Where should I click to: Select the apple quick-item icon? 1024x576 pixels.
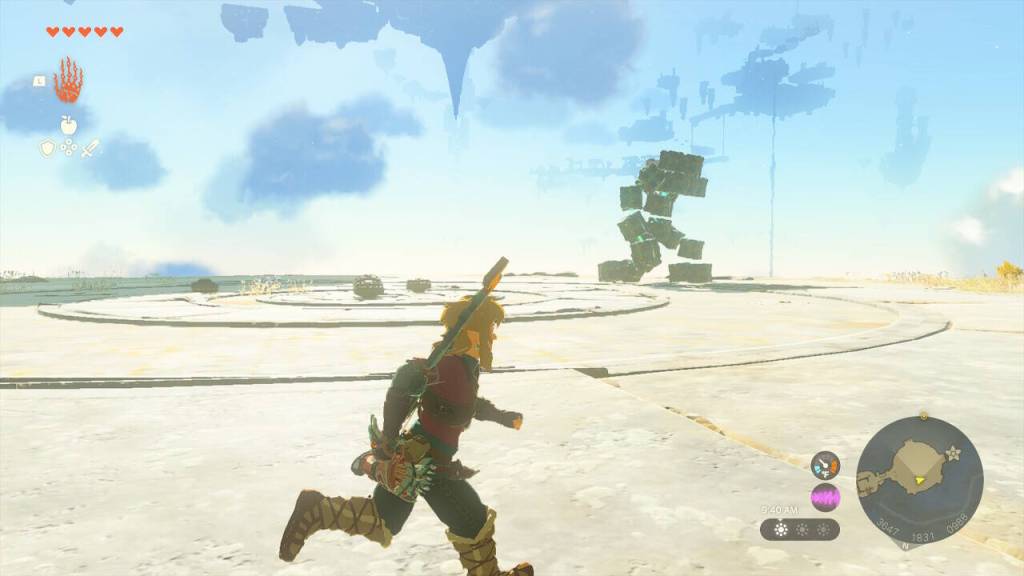coord(68,124)
